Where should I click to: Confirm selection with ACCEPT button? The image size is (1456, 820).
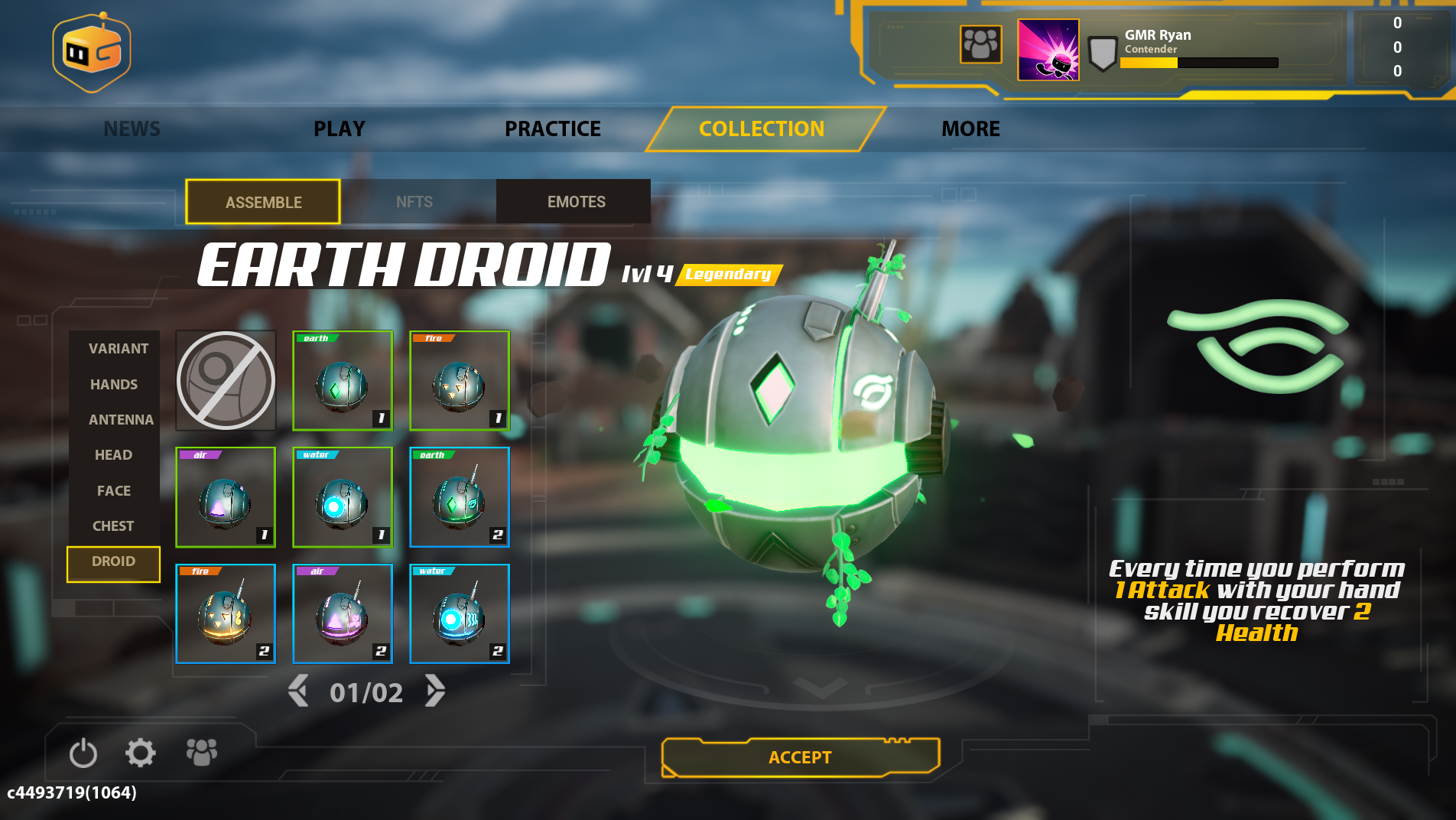pos(800,757)
